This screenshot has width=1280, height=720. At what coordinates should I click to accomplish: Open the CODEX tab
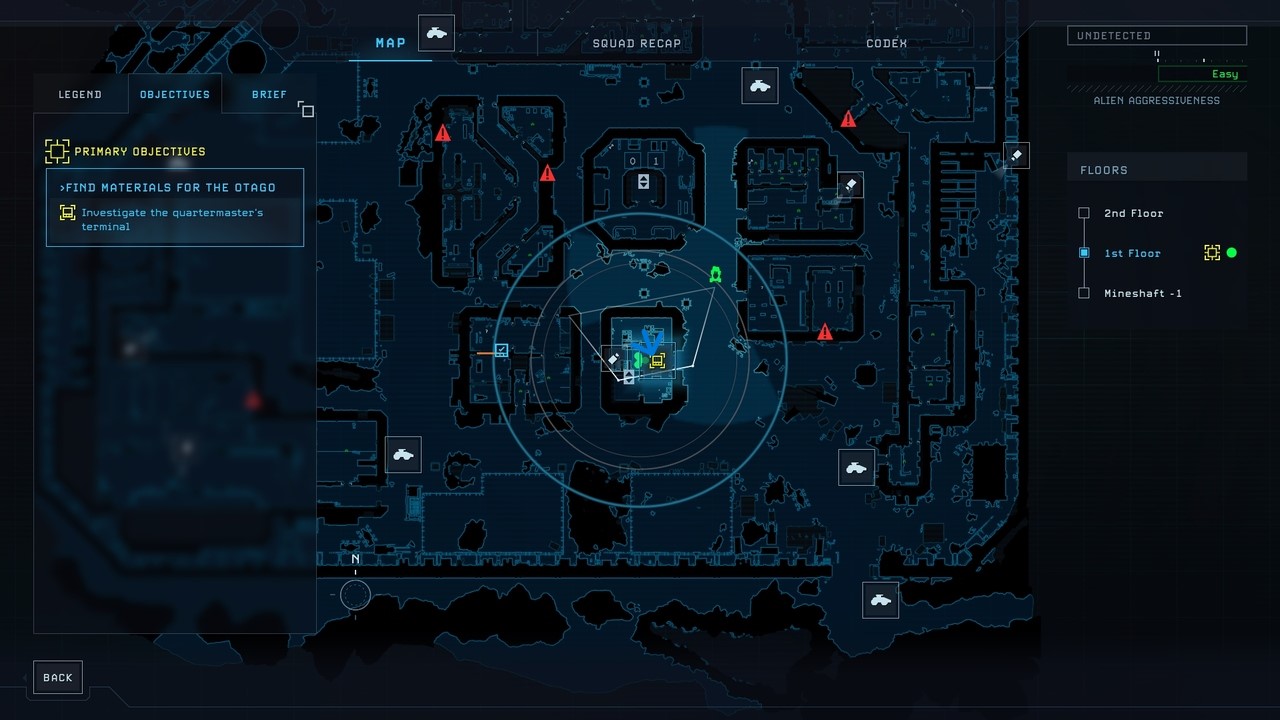coord(886,43)
